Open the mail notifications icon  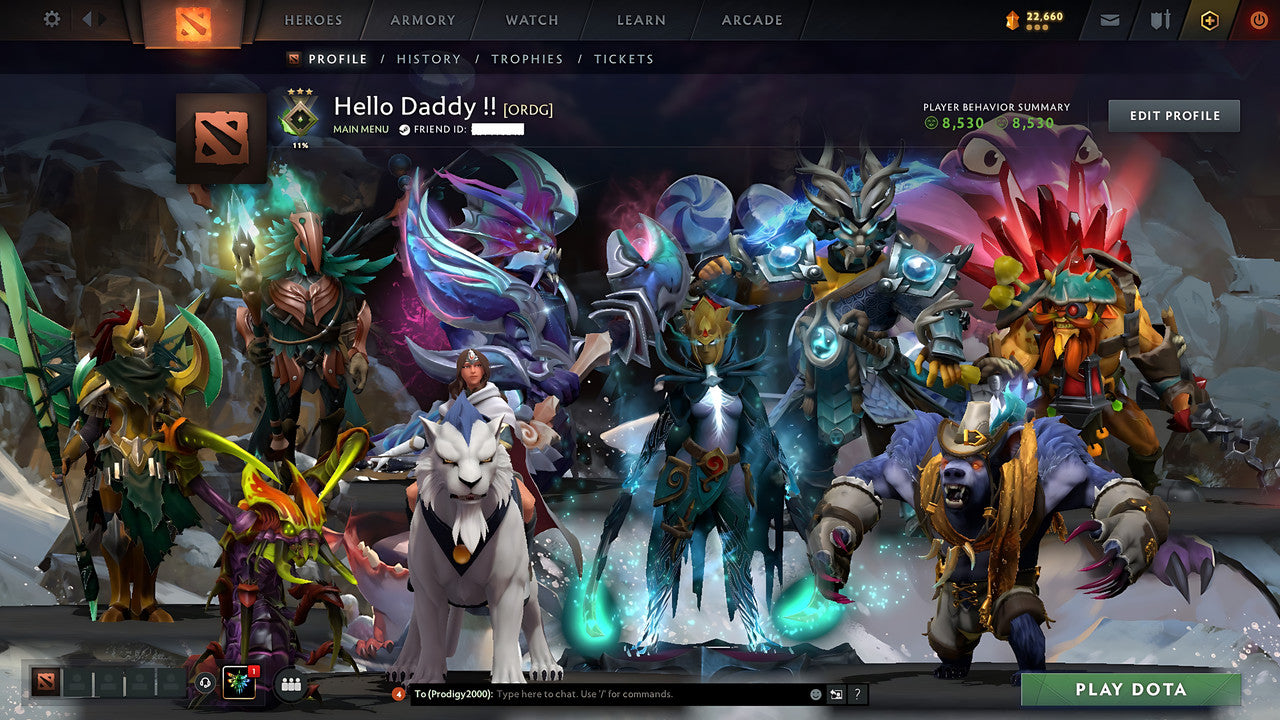click(x=1109, y=19)
